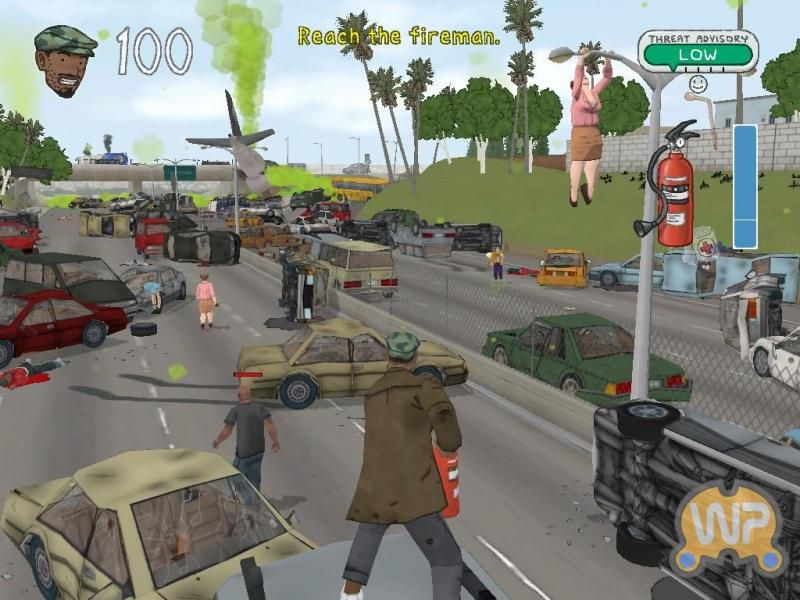Select the fire extinguisher weapon icon
Image resolution: width=800 pixels, height=600 pixels.
tap(671, 187)
